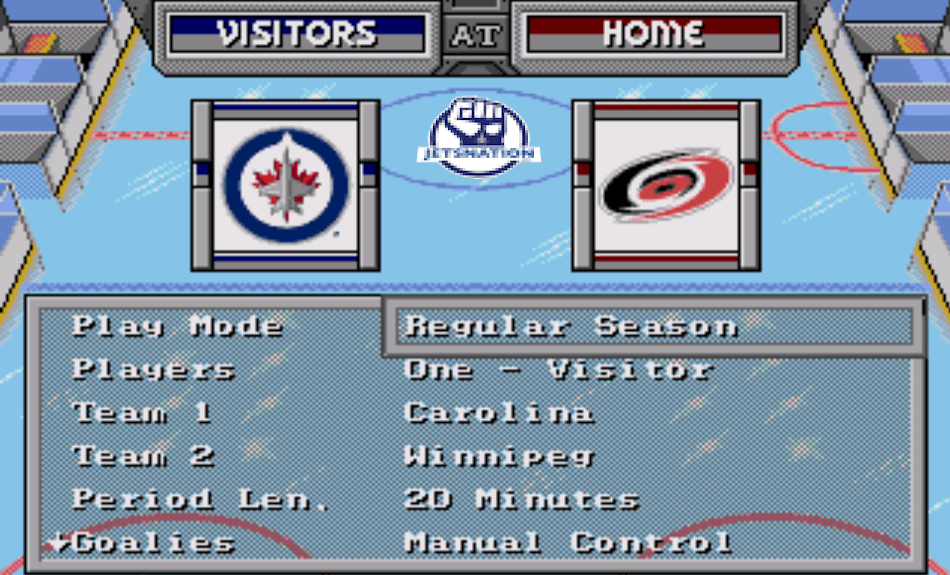Click the JetsNation fist logo overlay
The height and width of the screenshot is (575, 950).
point(478,137)
